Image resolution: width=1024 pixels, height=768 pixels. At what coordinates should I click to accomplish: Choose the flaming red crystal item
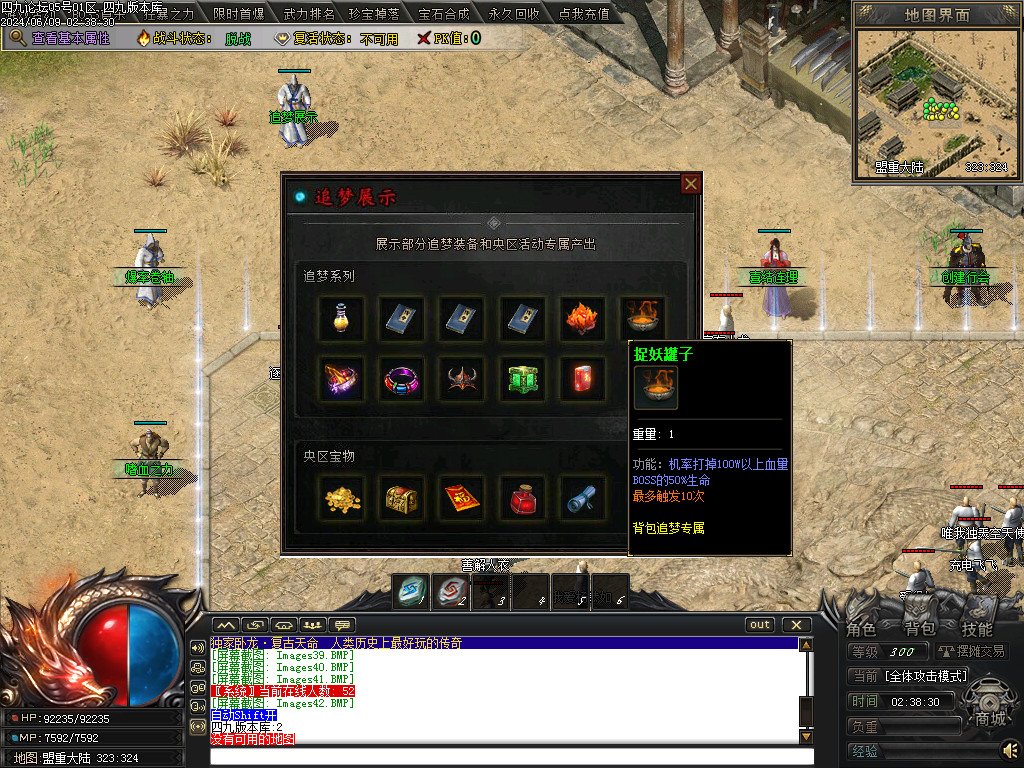pyautogui.click(x=581, y=319)
